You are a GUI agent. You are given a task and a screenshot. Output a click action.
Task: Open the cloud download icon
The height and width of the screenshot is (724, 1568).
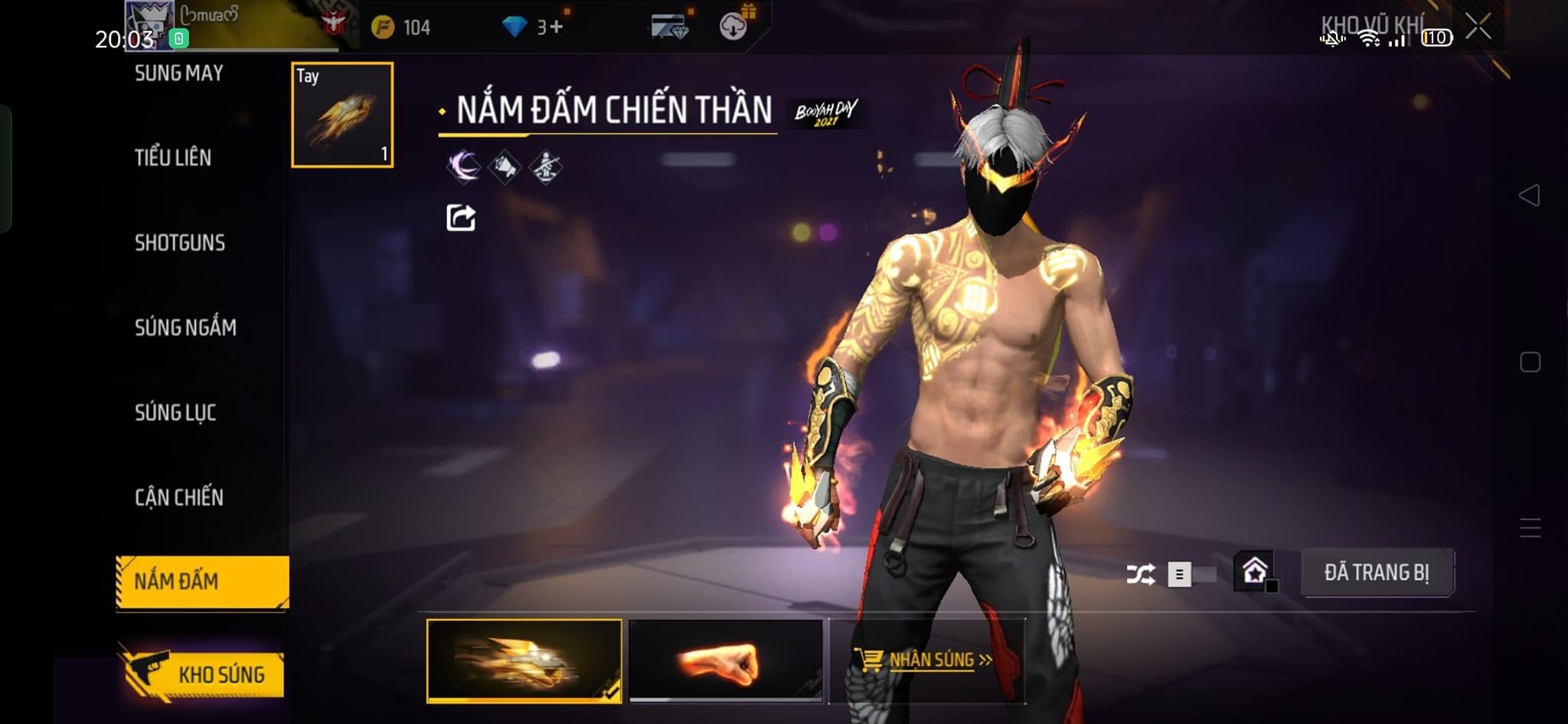pos(733,27)
